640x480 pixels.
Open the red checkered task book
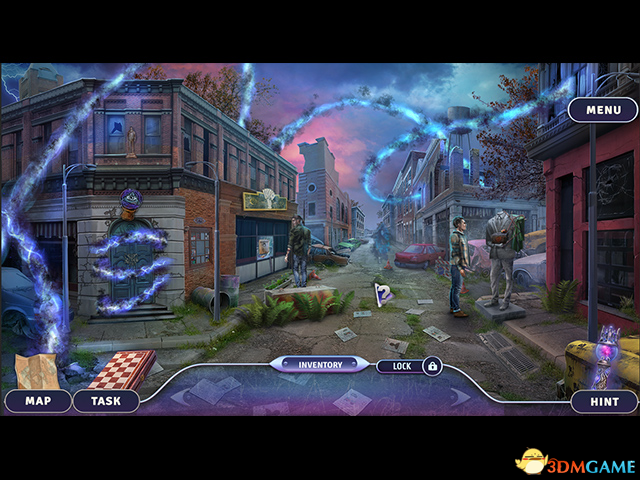click(120, 368)
